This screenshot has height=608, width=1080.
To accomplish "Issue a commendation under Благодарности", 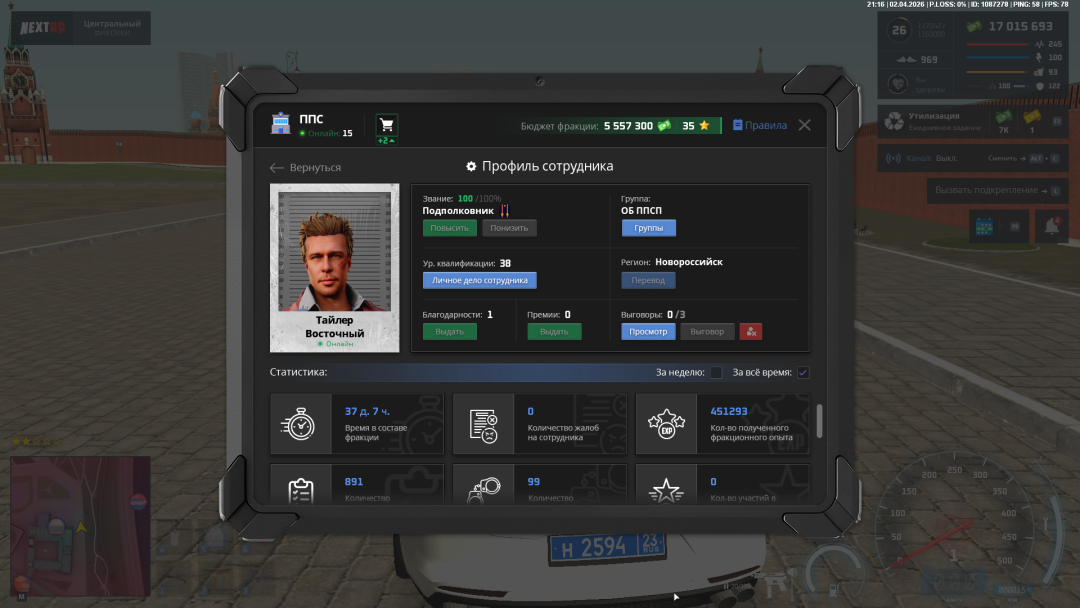I will coord(449,332).
